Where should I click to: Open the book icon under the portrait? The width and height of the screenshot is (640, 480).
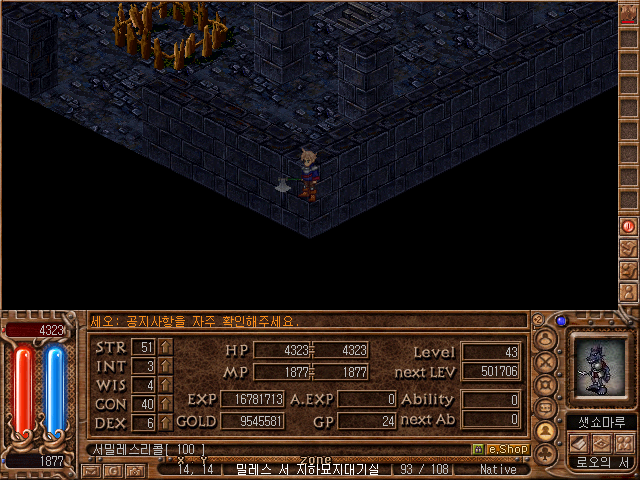pyautogui.click(x=579, y=443)
